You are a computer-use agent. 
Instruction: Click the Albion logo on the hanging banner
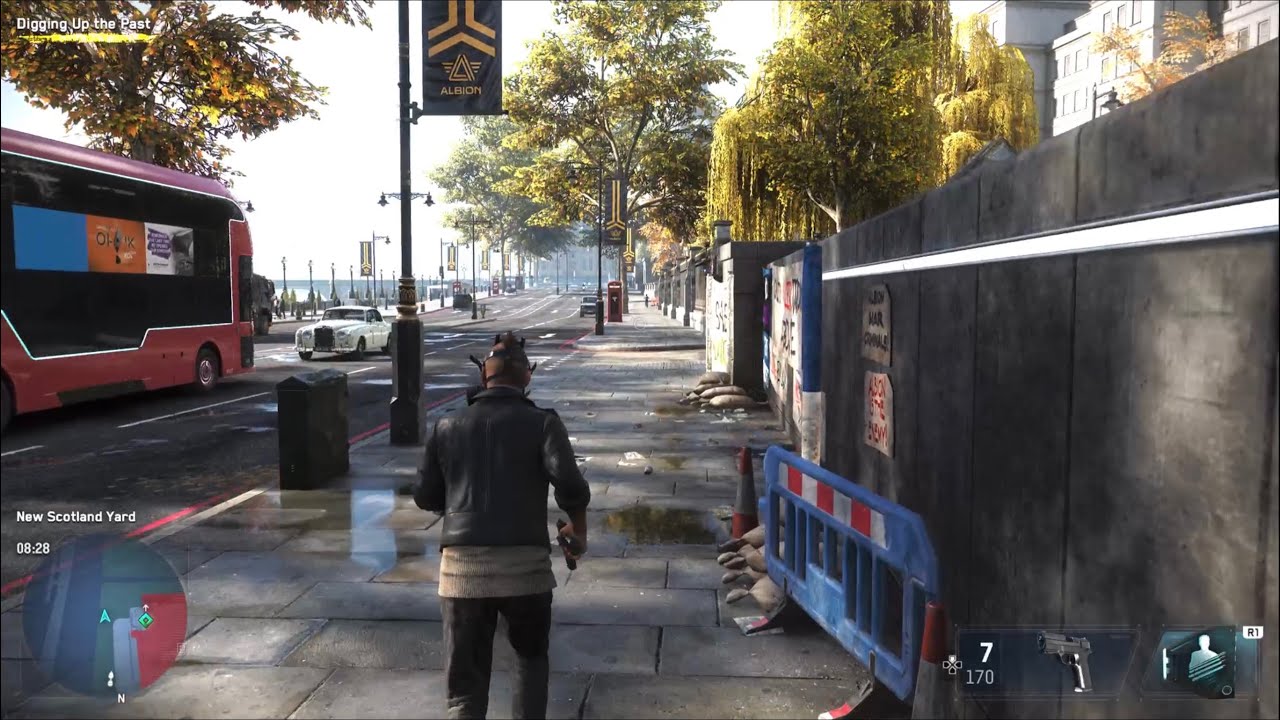[460, 67]
